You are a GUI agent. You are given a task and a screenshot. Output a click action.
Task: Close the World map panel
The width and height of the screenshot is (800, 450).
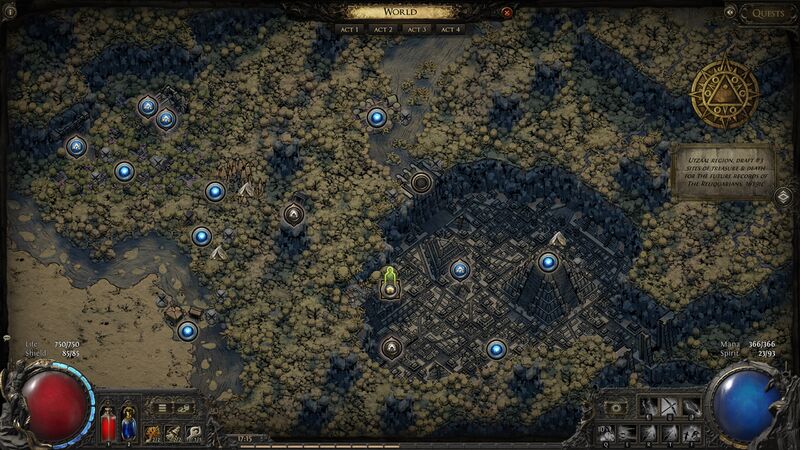(x=507, y=13)
